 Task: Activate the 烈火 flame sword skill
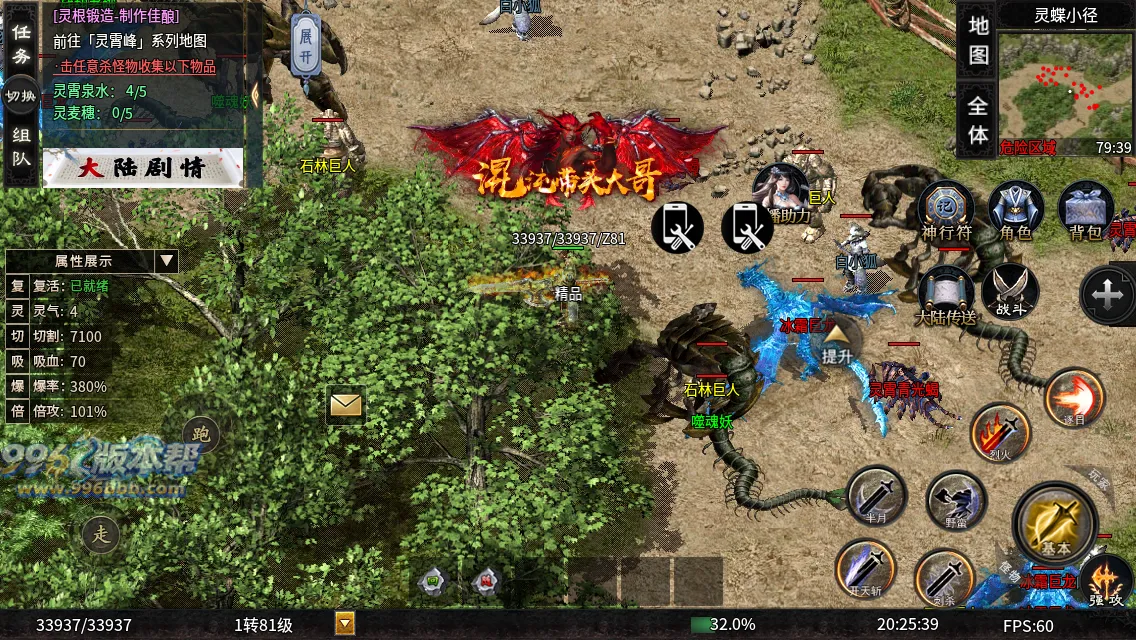1000,433
